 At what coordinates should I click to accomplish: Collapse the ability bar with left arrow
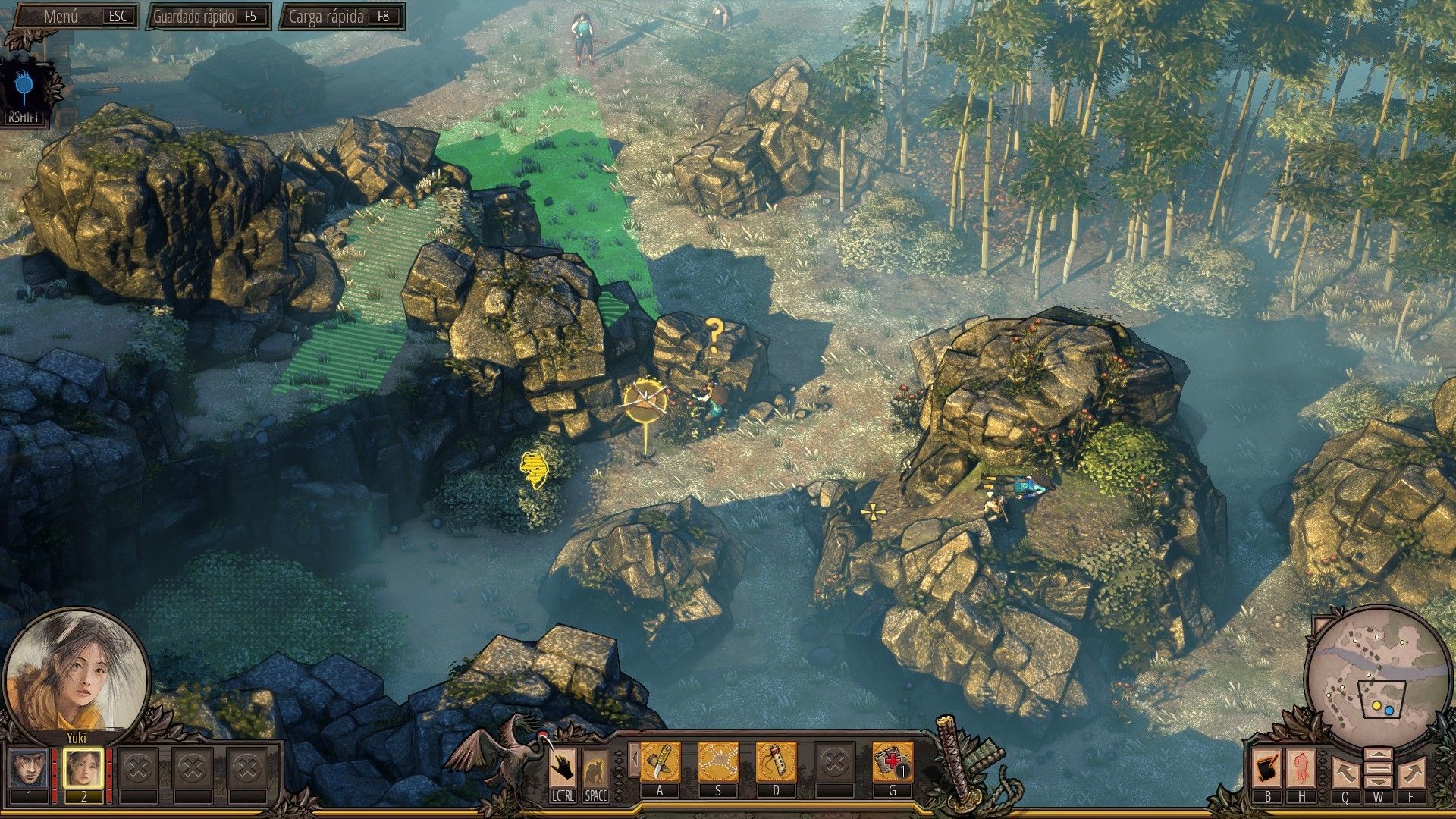point(632,760)
